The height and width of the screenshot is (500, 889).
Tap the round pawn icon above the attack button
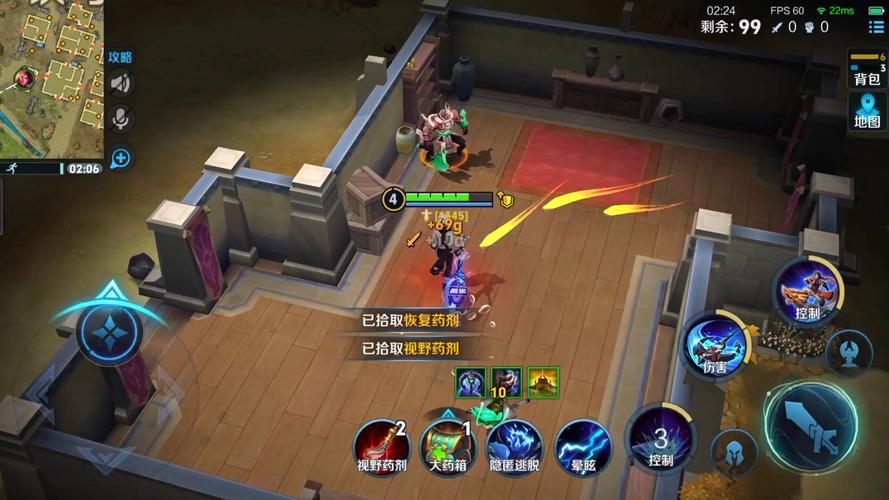click(849, 351)
